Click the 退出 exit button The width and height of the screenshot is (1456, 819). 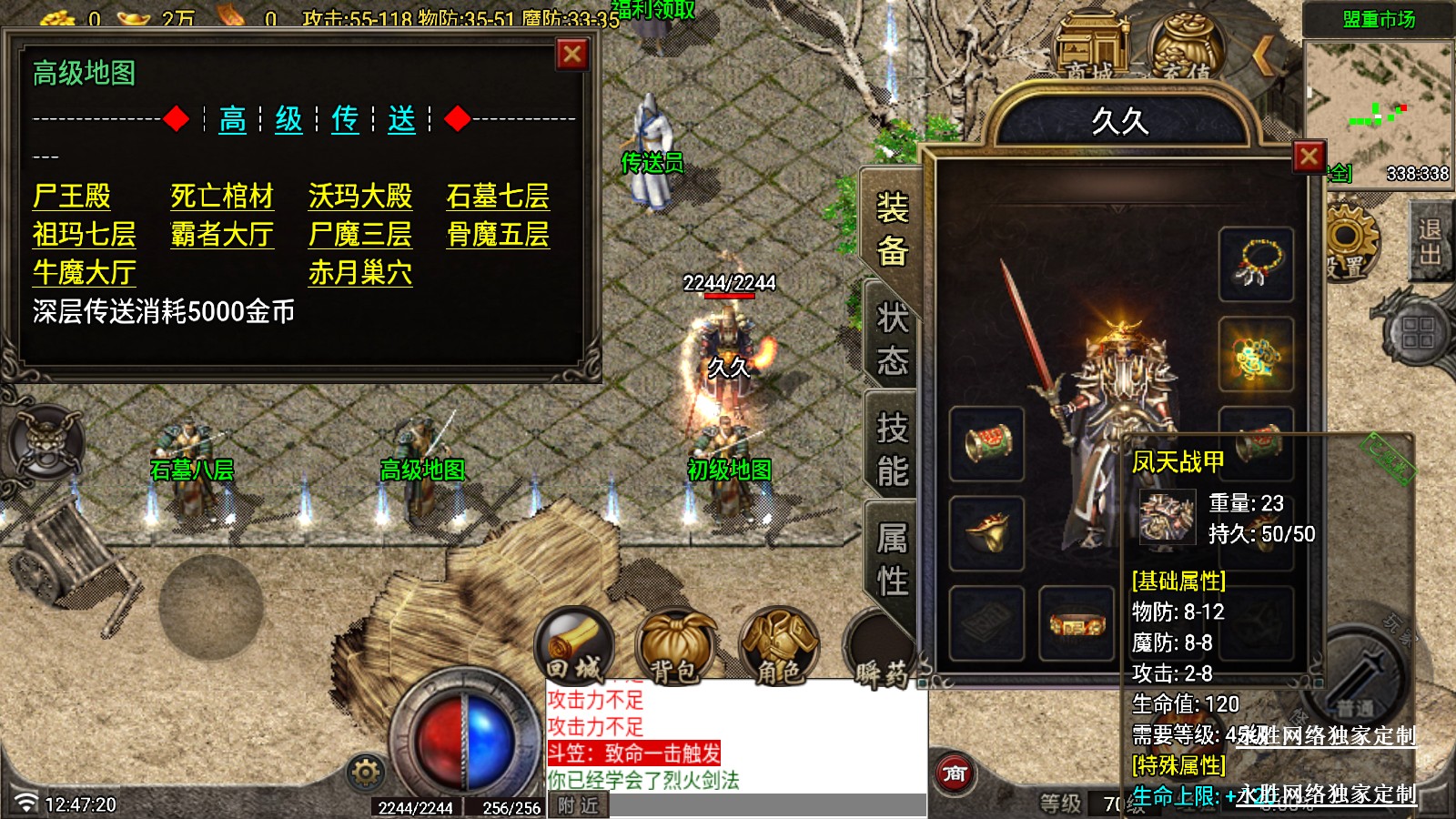1429,241
